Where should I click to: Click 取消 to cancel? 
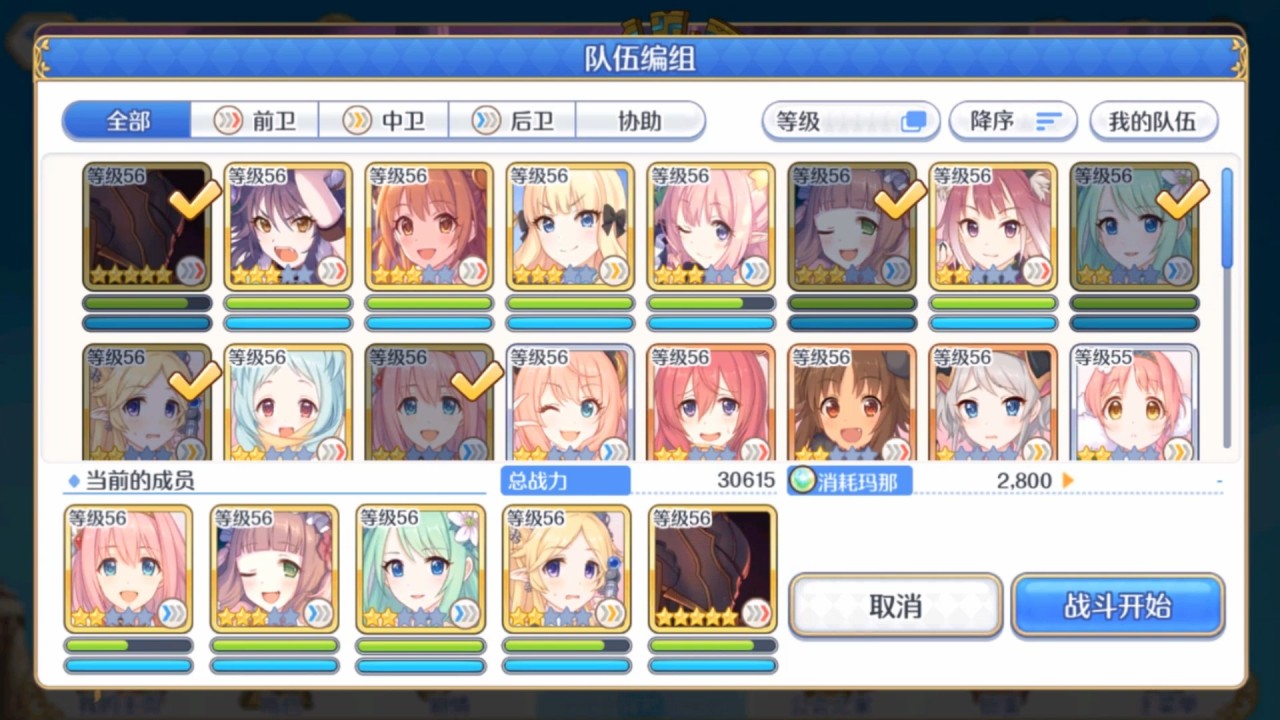click(895, 606)
